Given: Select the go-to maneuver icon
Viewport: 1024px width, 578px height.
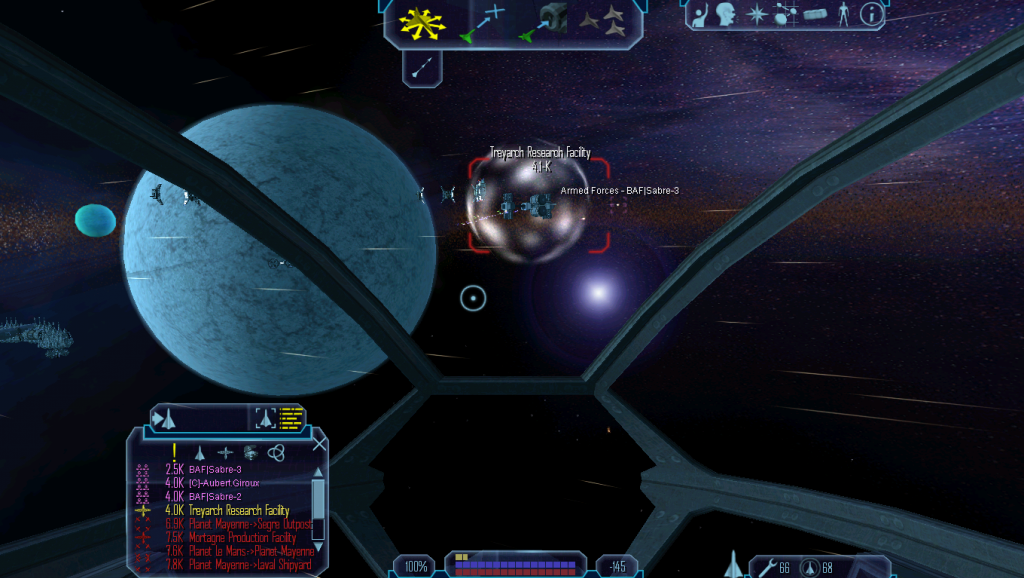Looking at the screenshot, I should [x=482, y=23].
